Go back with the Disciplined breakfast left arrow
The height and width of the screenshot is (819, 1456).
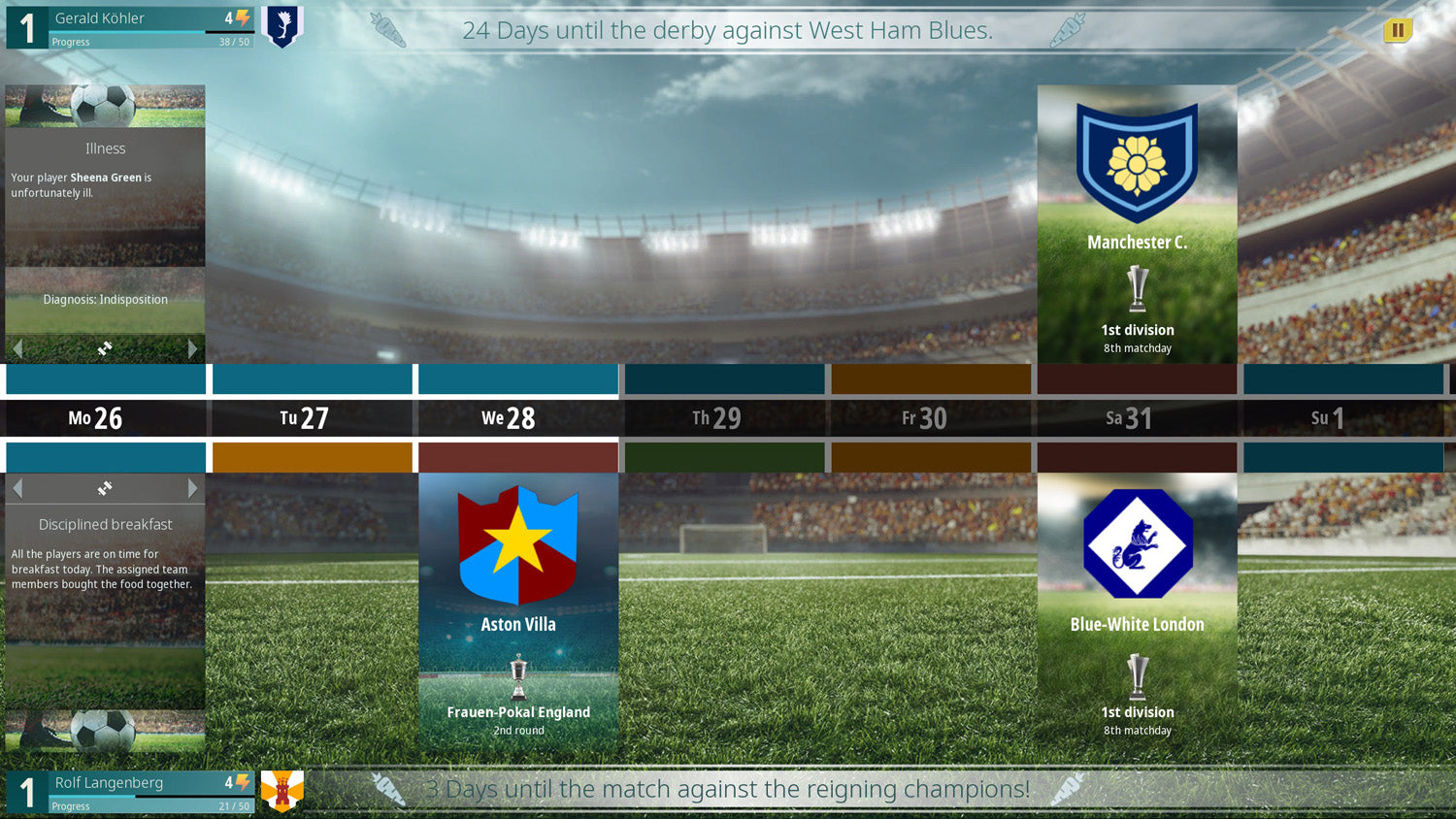[x=17, y=488]
